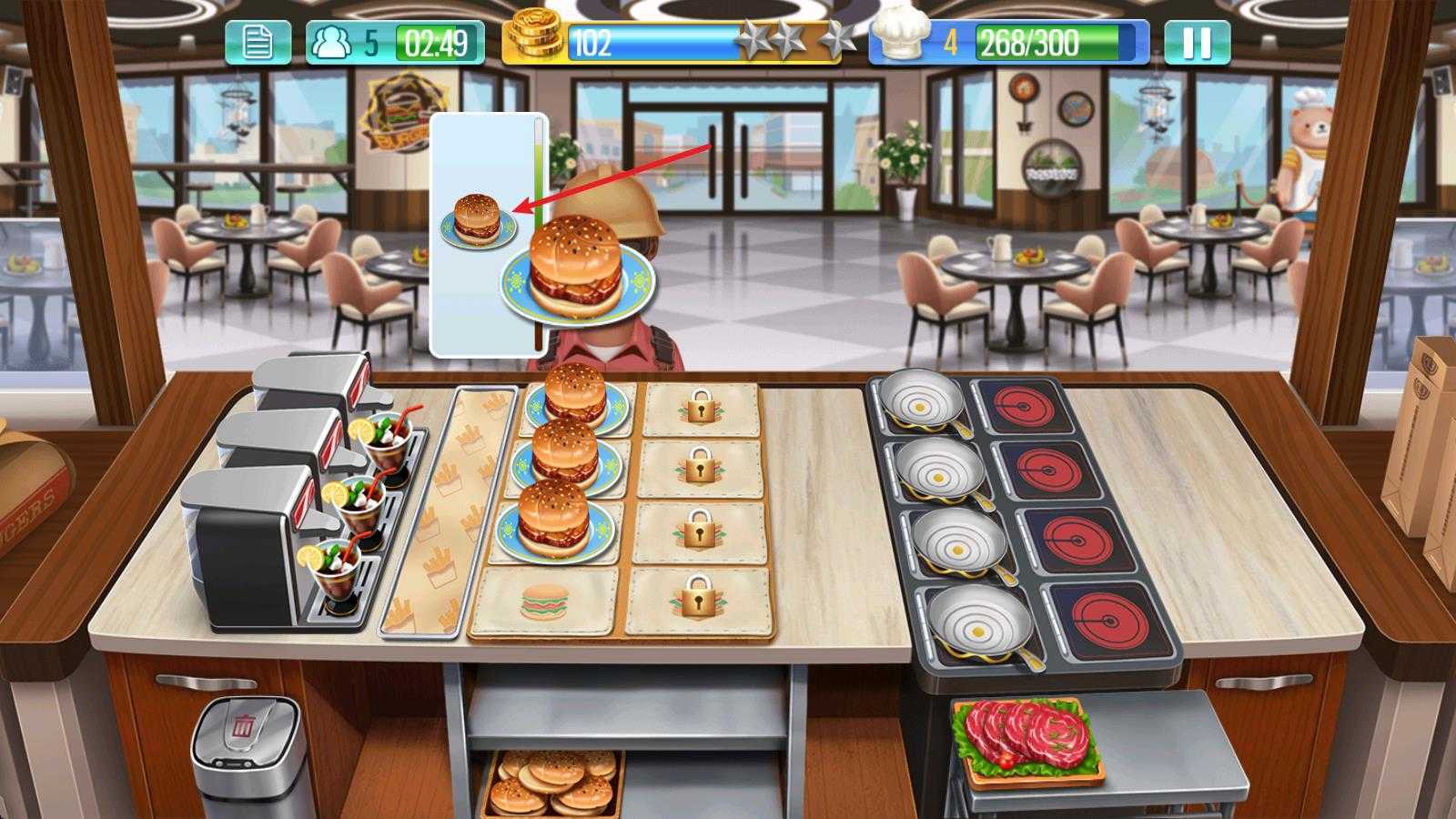The image size is (1456, 819).
Task: Tap the top locked serving slot padlock
Action: tap(699, 407)
